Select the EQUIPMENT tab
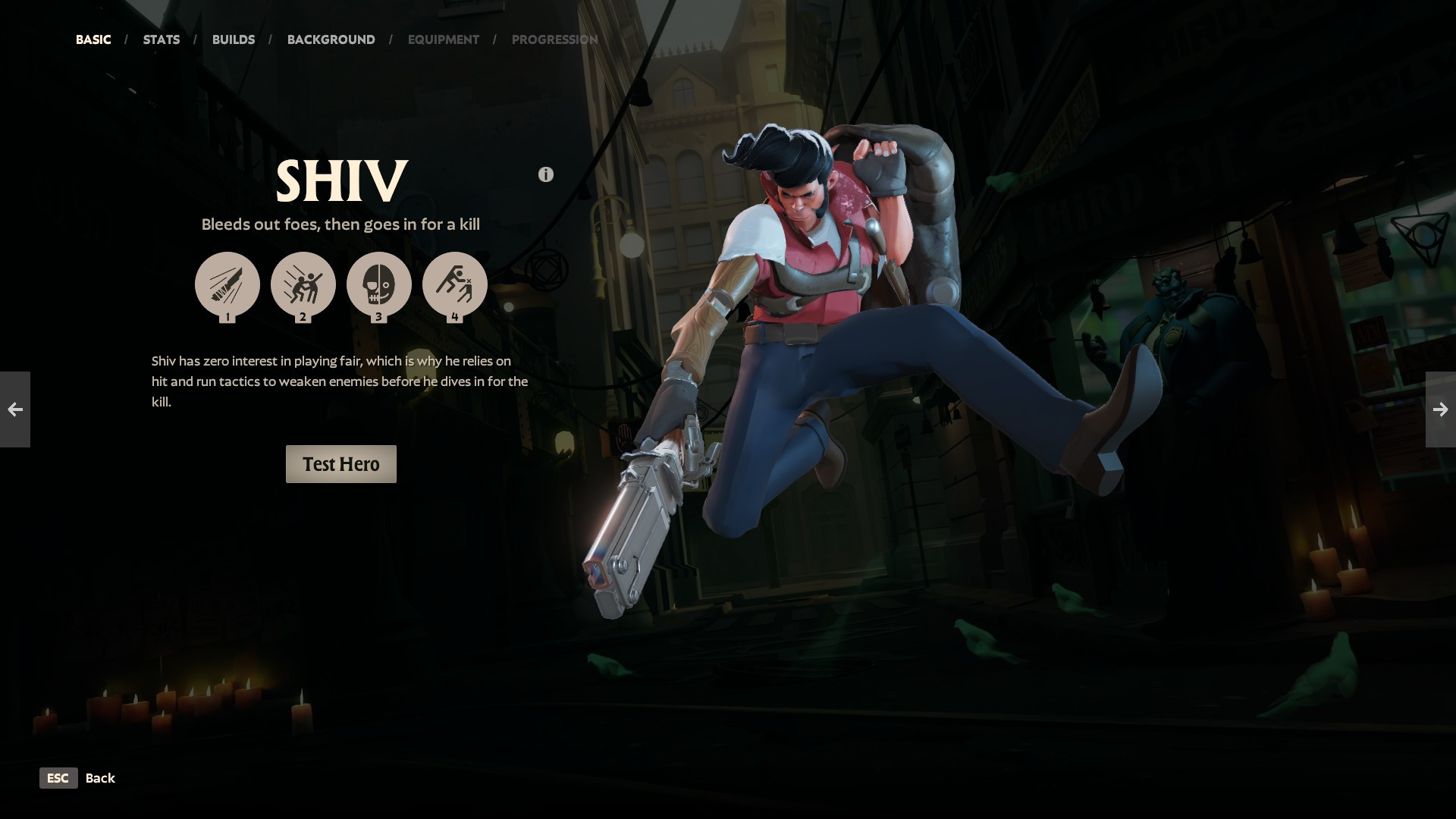This screenshot has height=819, width=1456. pyautogui.click(x=443, y=39)
